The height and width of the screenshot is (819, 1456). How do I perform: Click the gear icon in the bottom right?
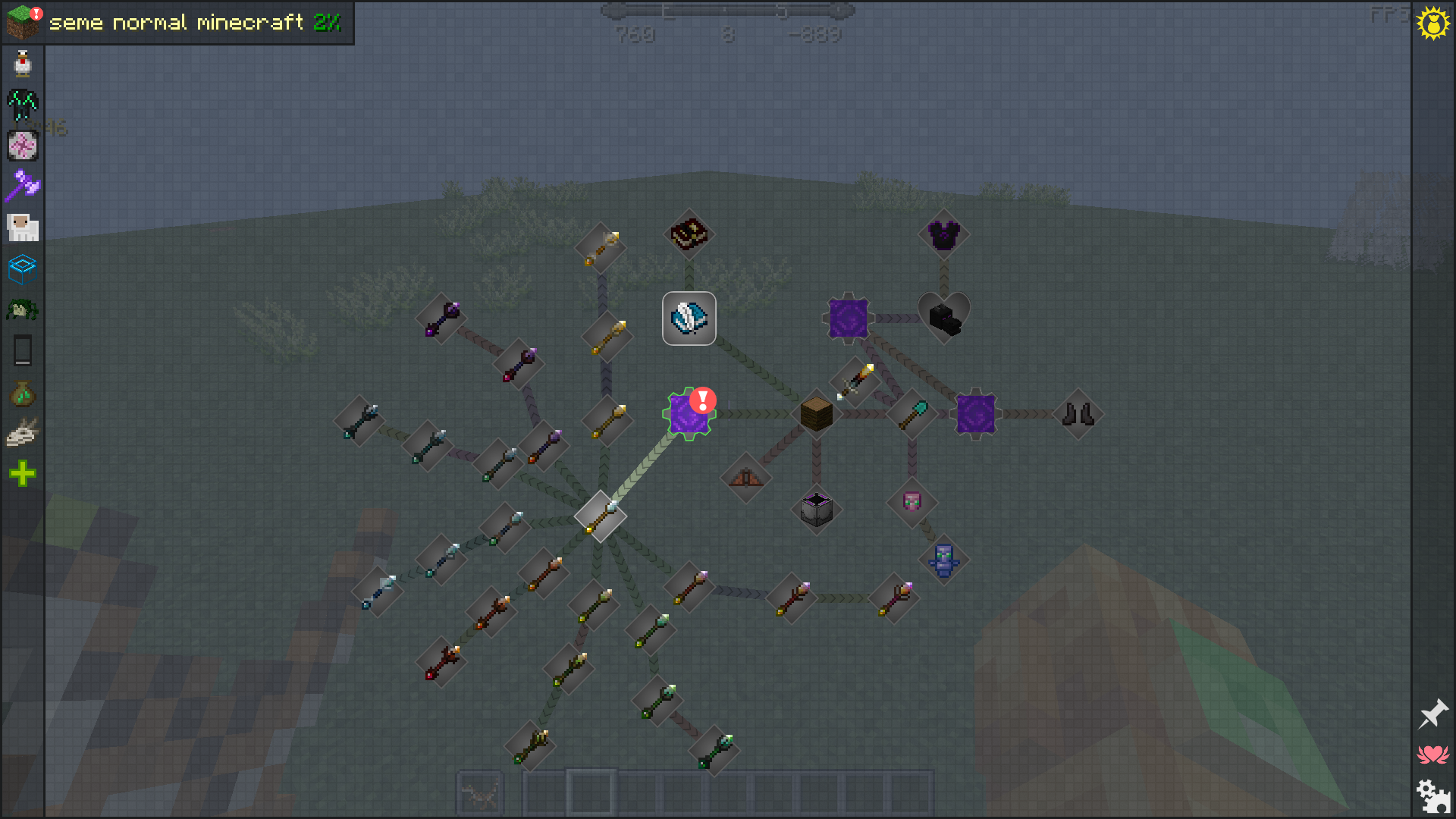tap(1433, 796)
